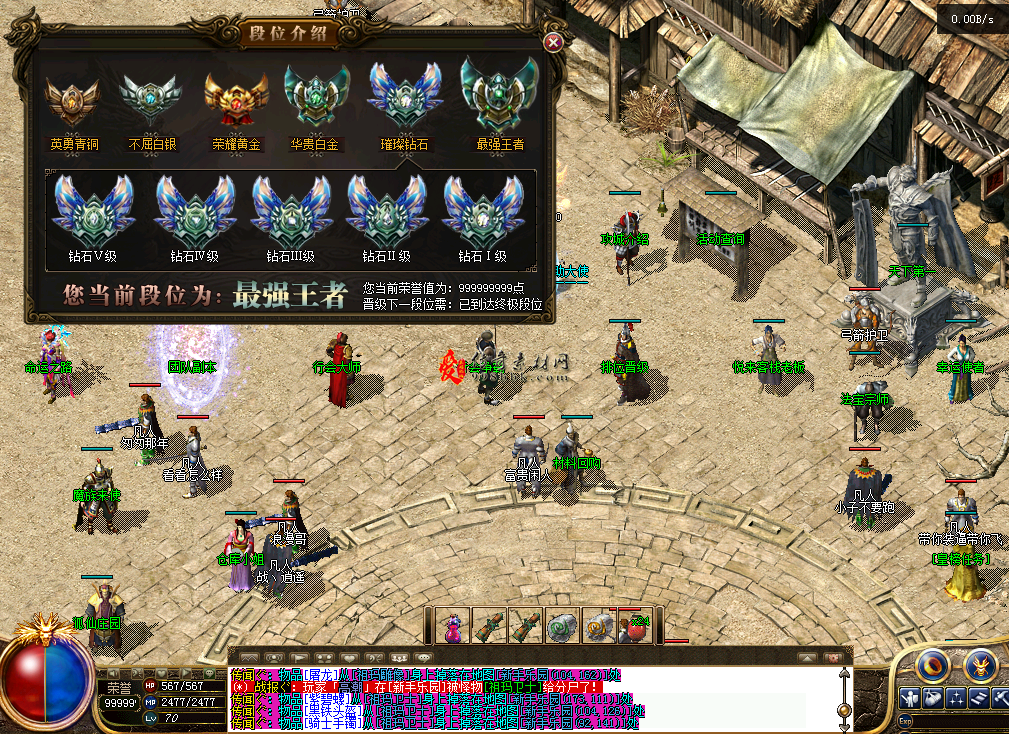
Task: Close the rank introduction panel
Action: 552,42
